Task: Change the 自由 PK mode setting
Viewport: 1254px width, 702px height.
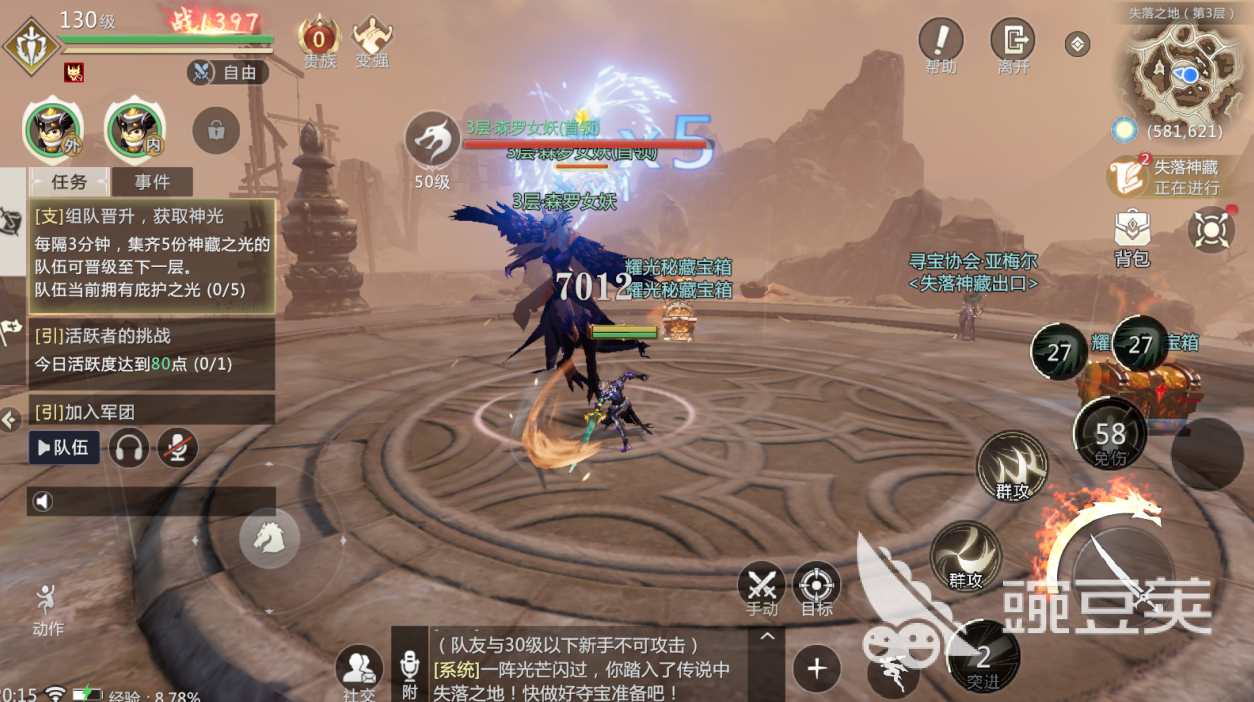Action: coord(227,72)
